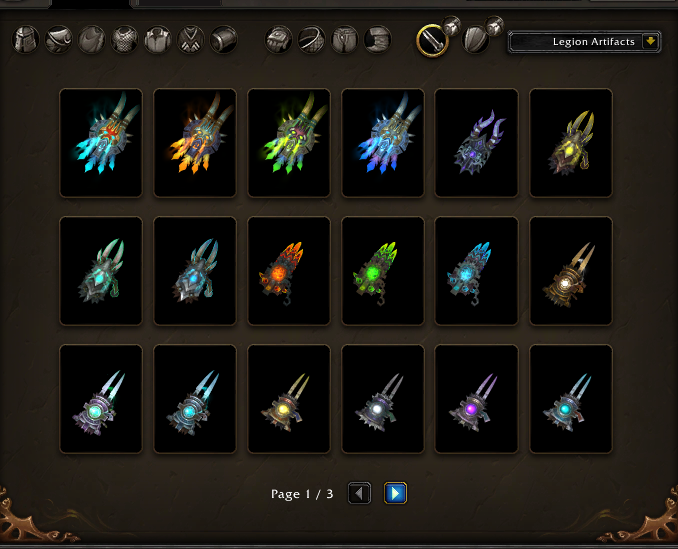The height and width of the screenshot is (549, 678).
Task: Select the purple-orb claw appearance
Action: pos(477,399)
